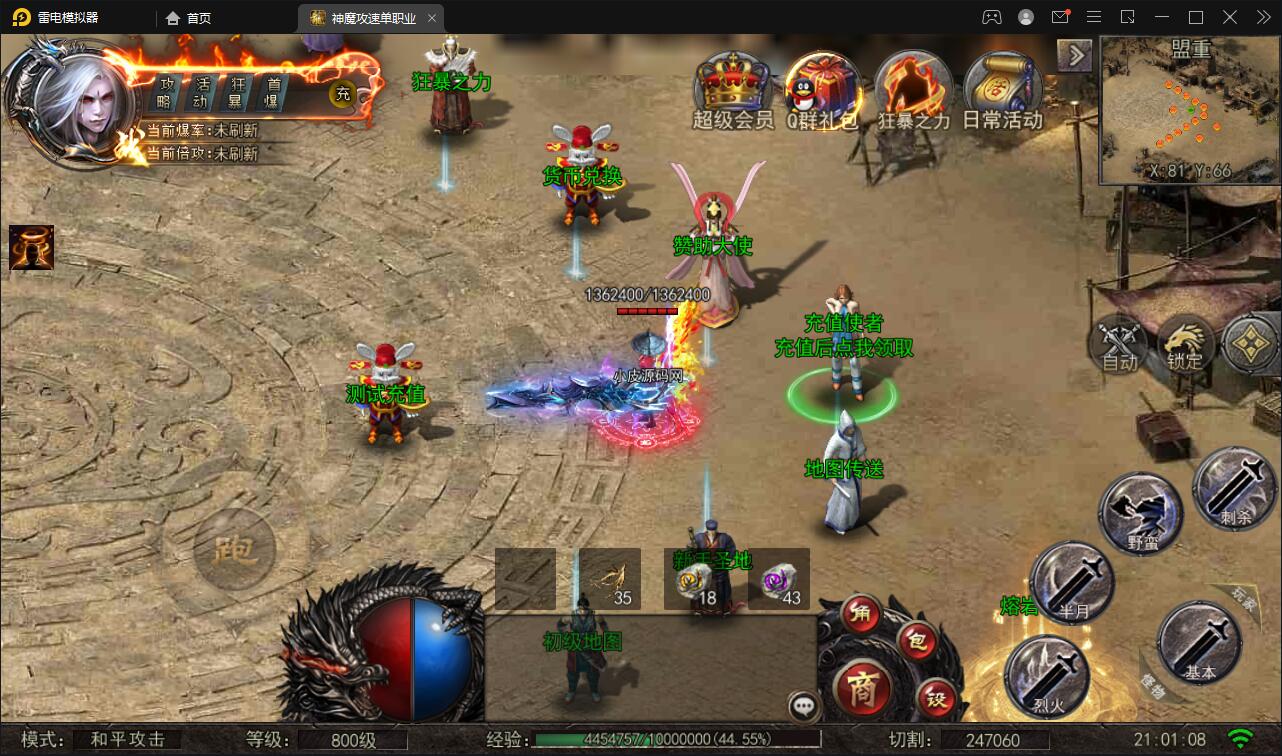Collapse top icons with the arrow button
The width and height of the screenshot is (1282, 756).
(1074, 55)
